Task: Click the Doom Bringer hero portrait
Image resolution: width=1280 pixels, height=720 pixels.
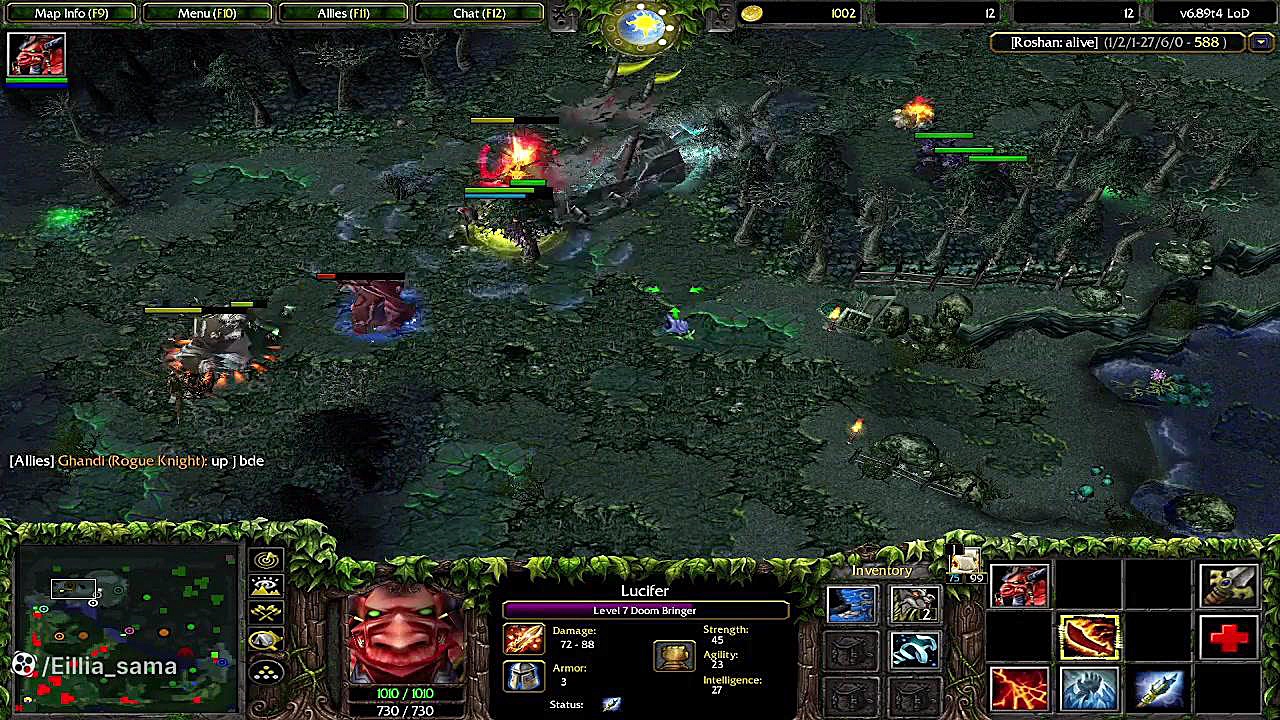Action: (x=405, y=632)
